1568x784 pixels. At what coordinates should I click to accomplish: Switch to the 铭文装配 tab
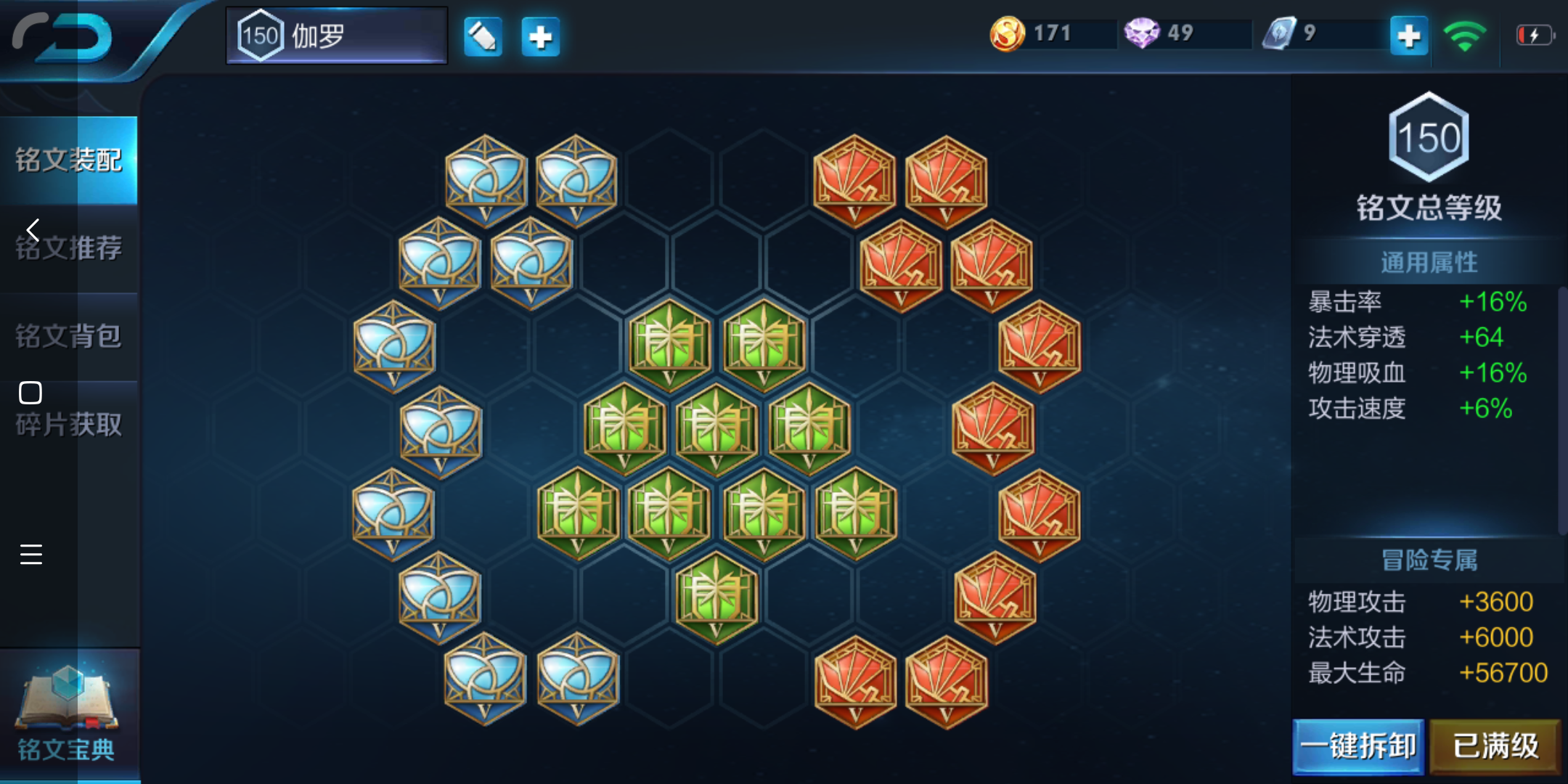(69, 160)
